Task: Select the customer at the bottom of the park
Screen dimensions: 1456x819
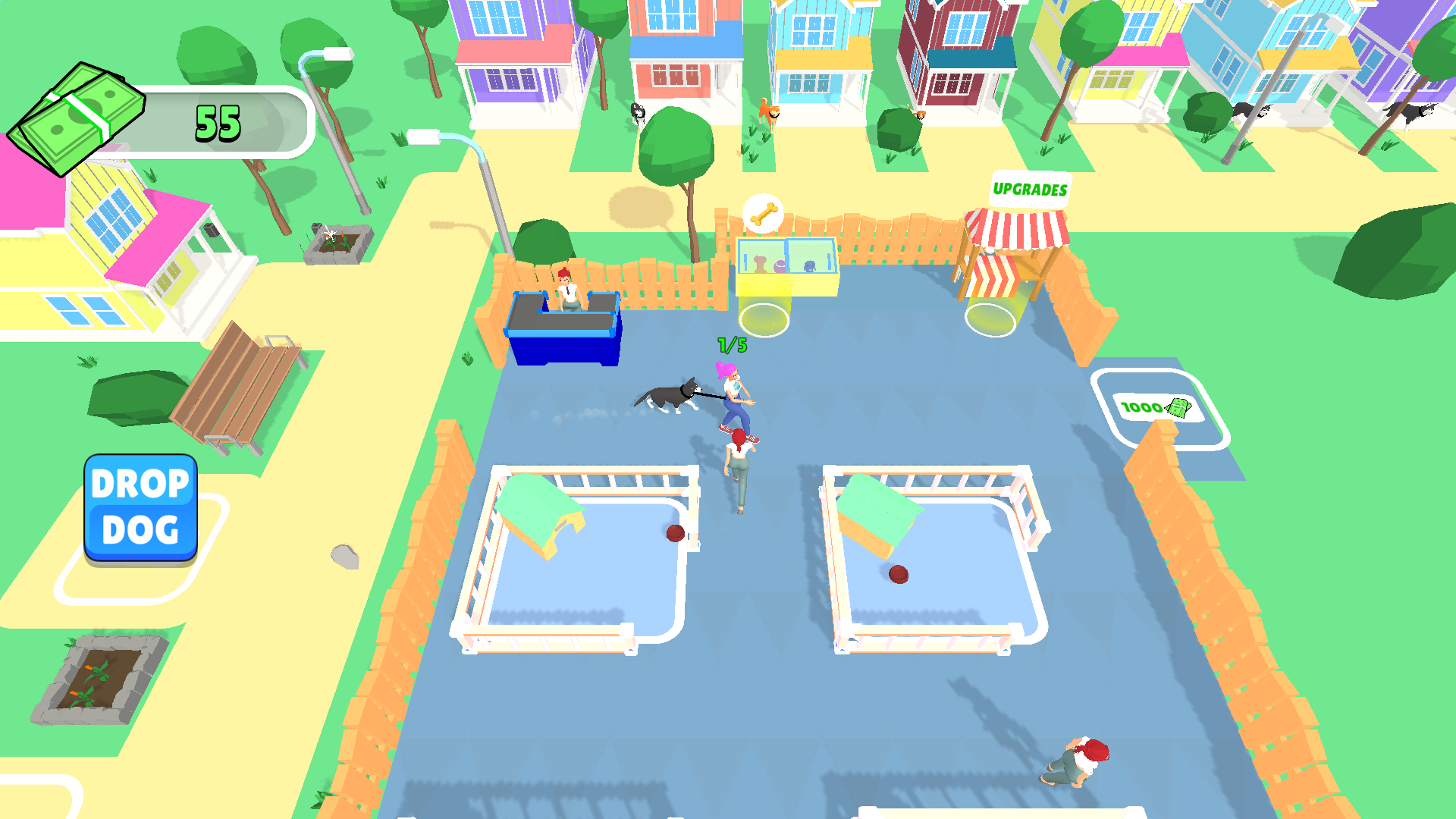Action: [x=1081, y=762]
